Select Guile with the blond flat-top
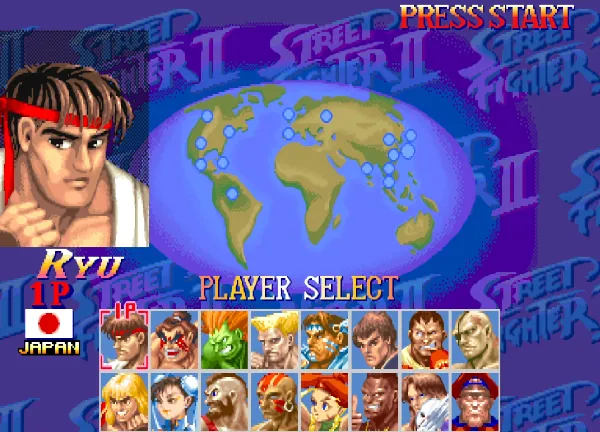 (x=274, y=338)
